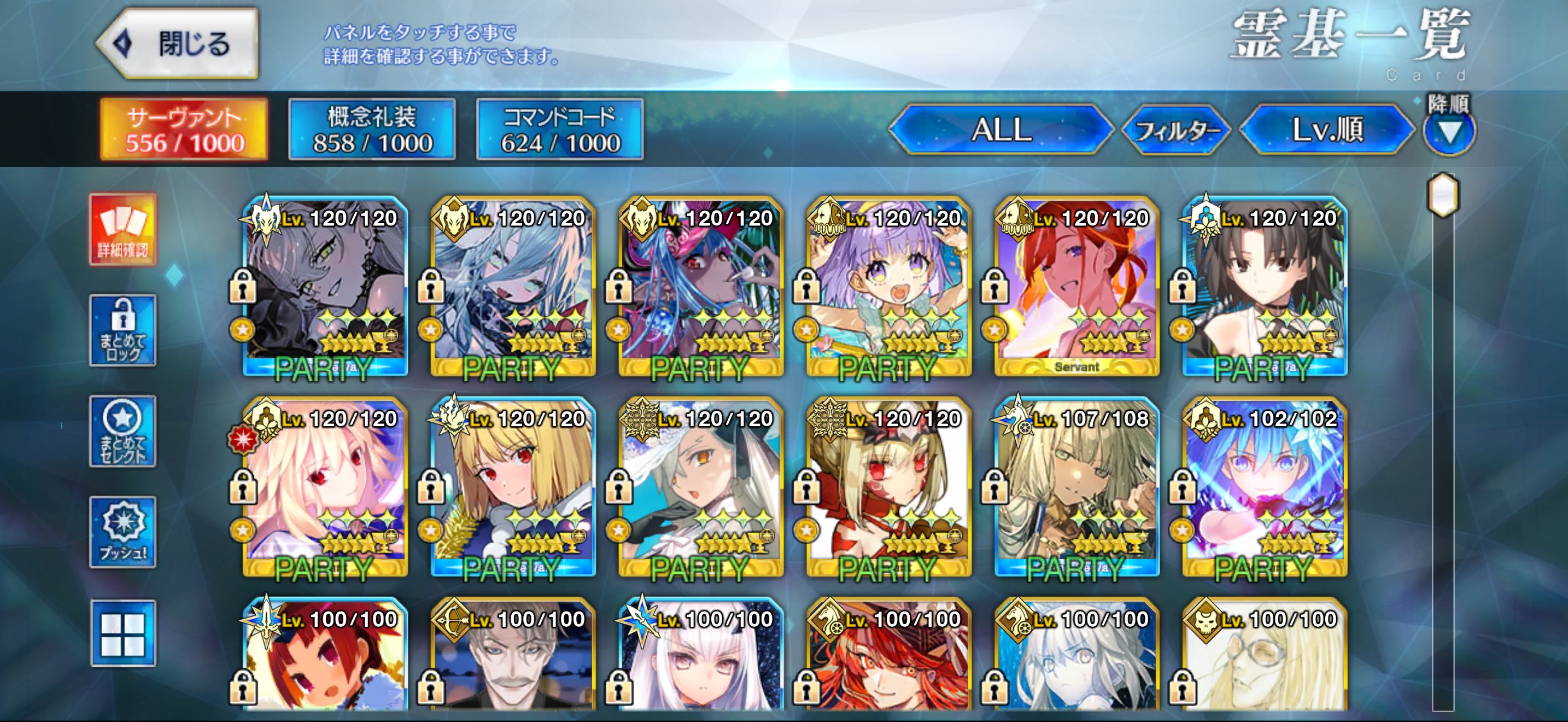This screenshot has width=1568, height=722.
Task: Change sorting with the Lv.順 button
Action: coord(1327,130)
